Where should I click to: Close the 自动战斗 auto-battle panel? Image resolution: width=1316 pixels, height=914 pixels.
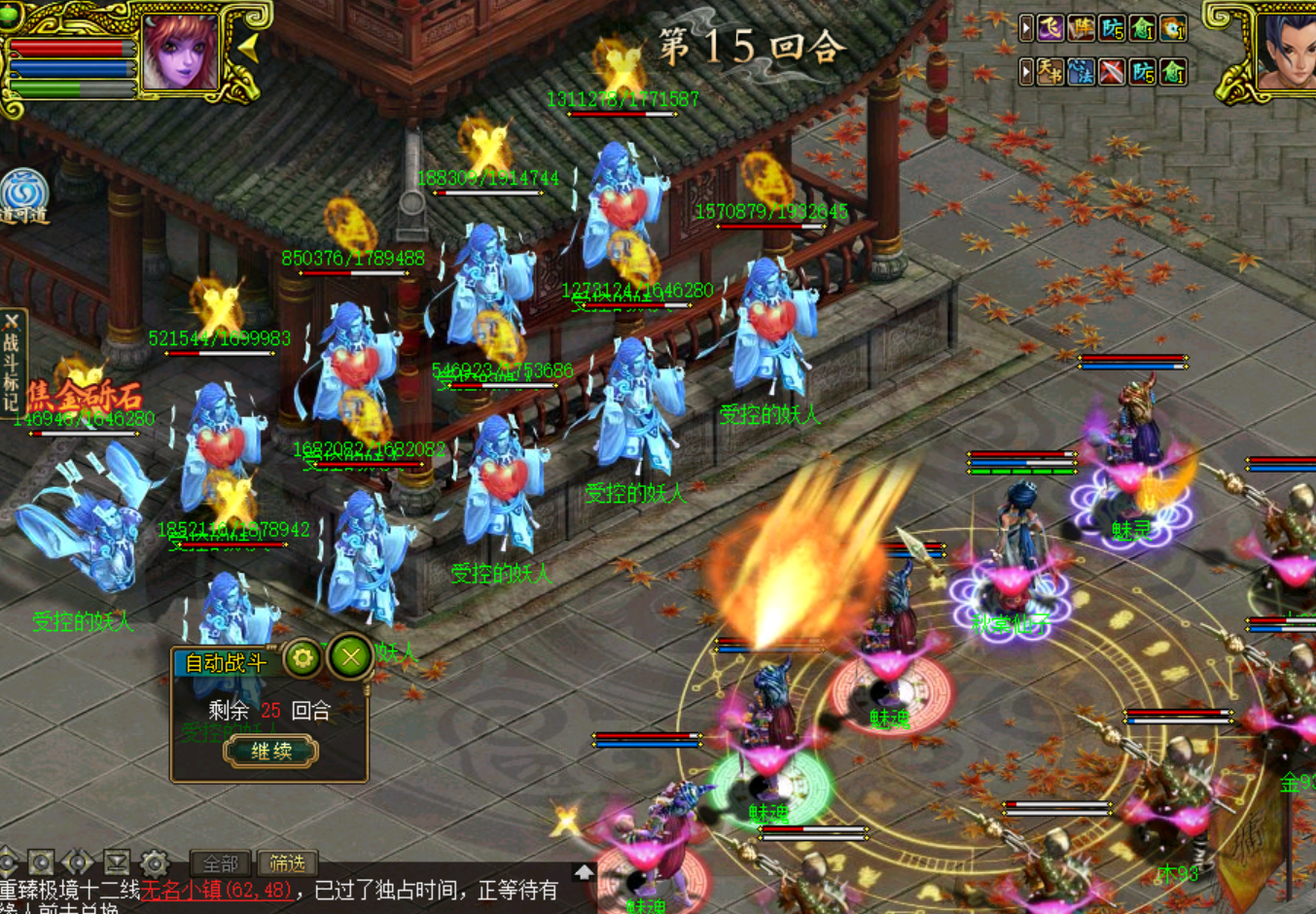(x=350, y=658)
